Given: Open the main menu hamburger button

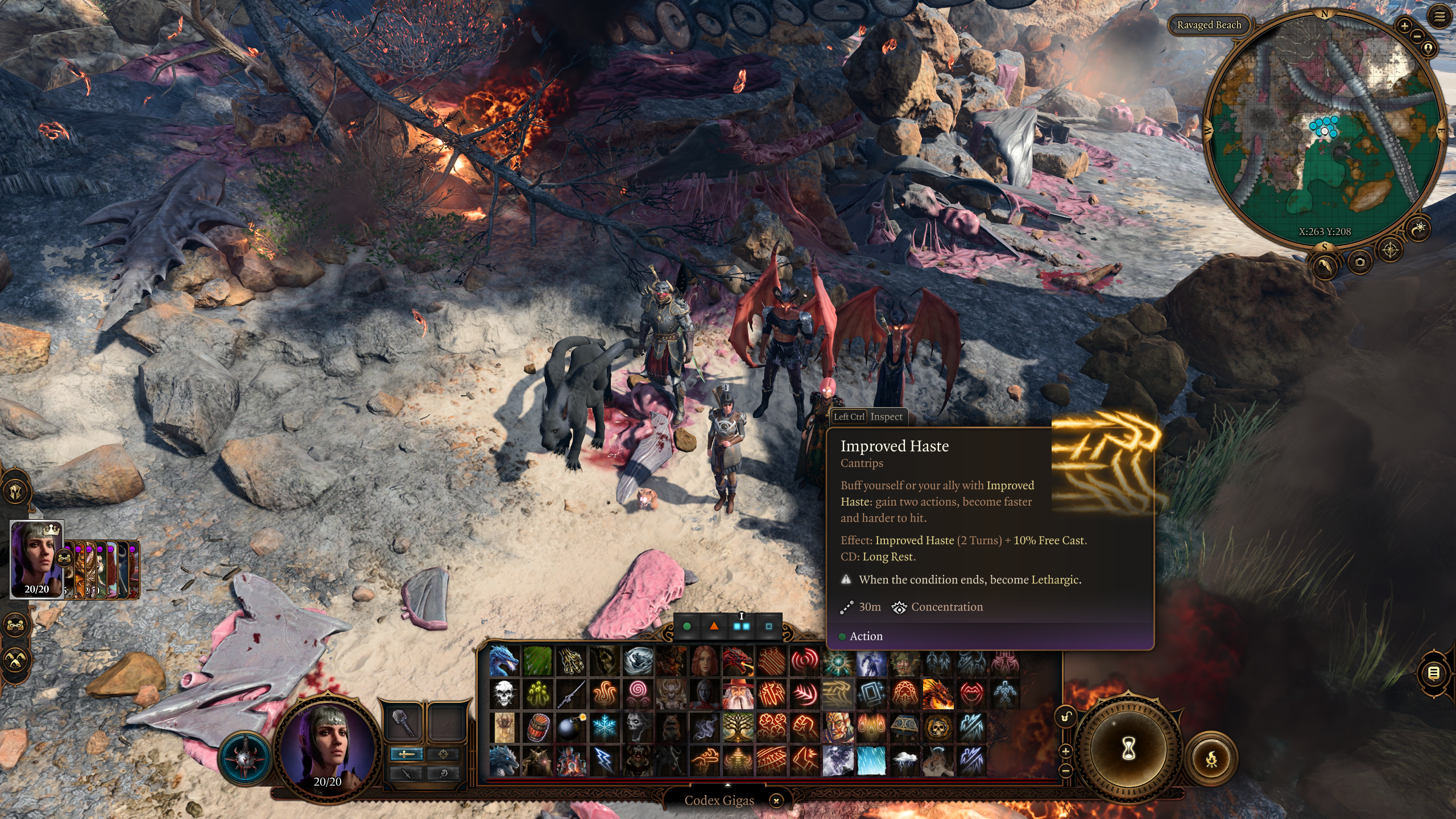Looking at the screenshot, I should pos(1439,17).
